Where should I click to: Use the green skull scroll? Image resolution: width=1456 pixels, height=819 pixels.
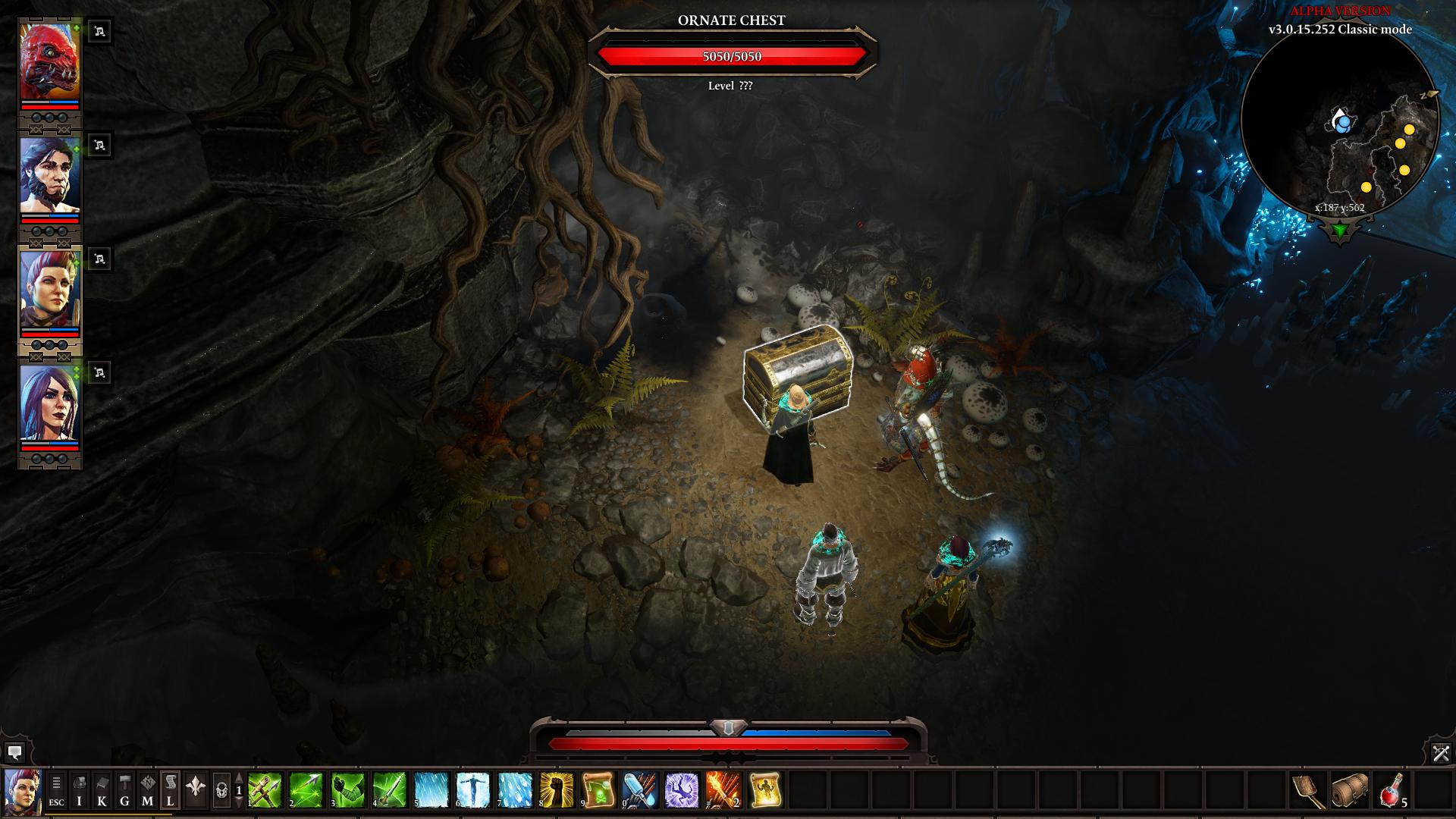click(598, 790)
